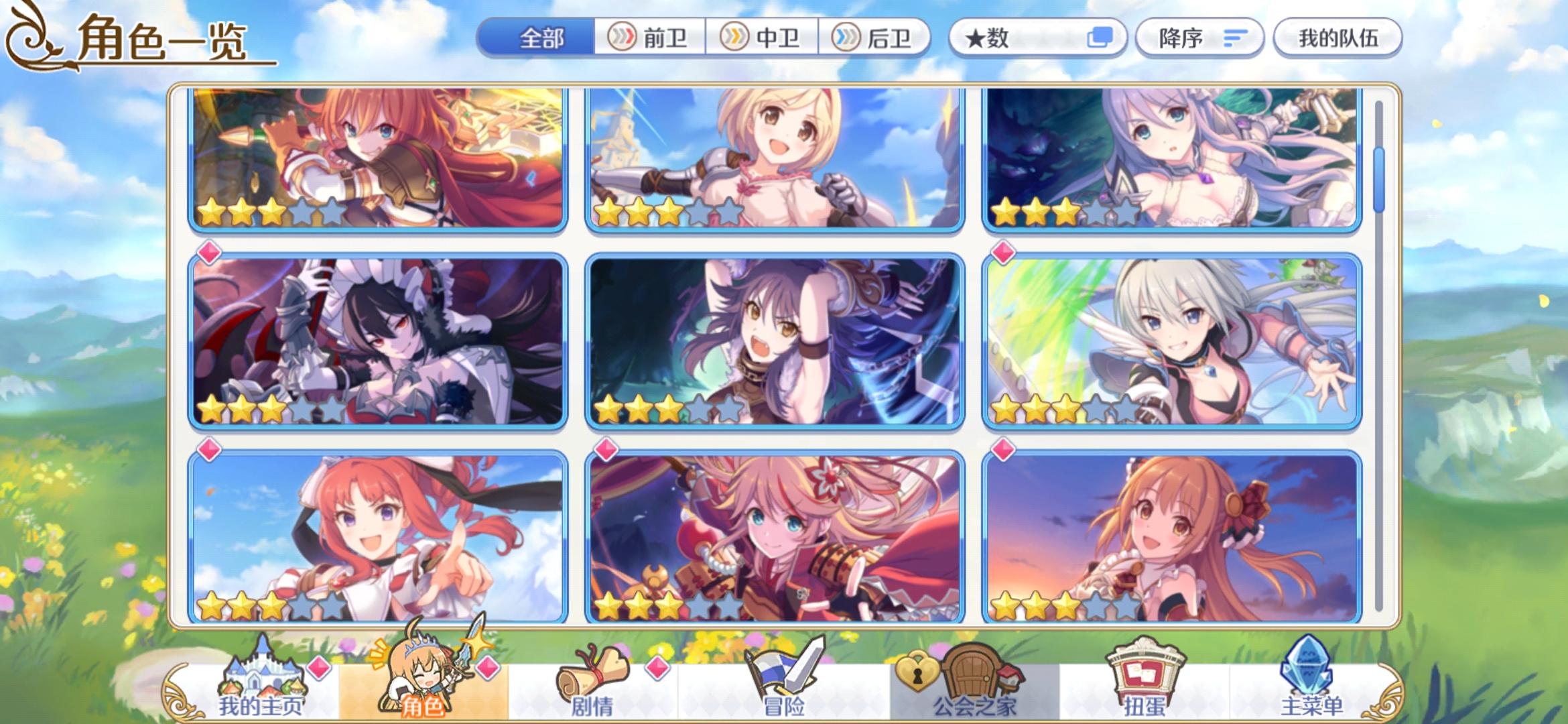Image resolution: width=1568 pixels, height=724 pixels.
Task: Switch to the 前卫 tab
Action: 650,38
